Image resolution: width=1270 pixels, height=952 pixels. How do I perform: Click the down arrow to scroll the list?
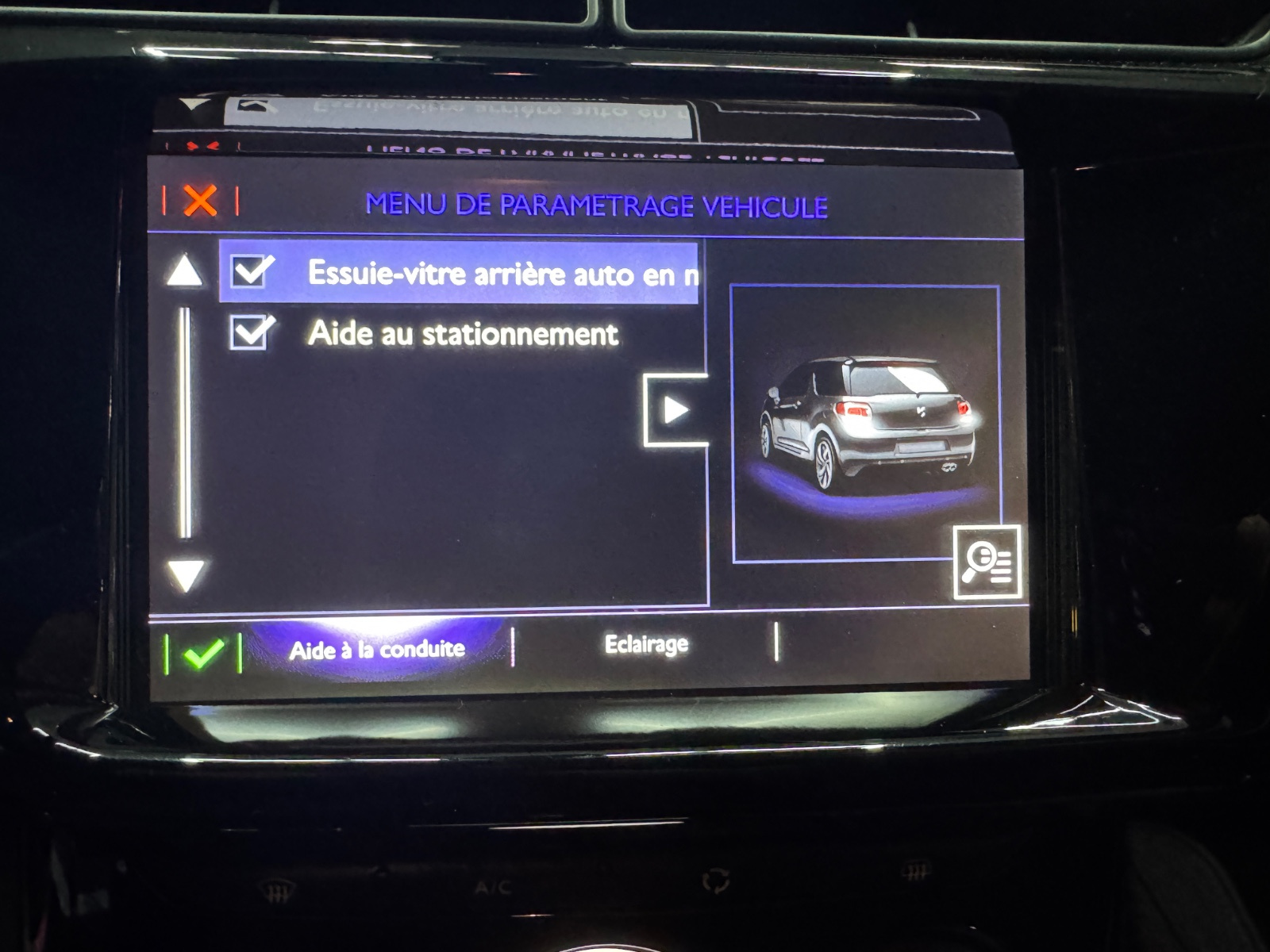click(186, 574)
